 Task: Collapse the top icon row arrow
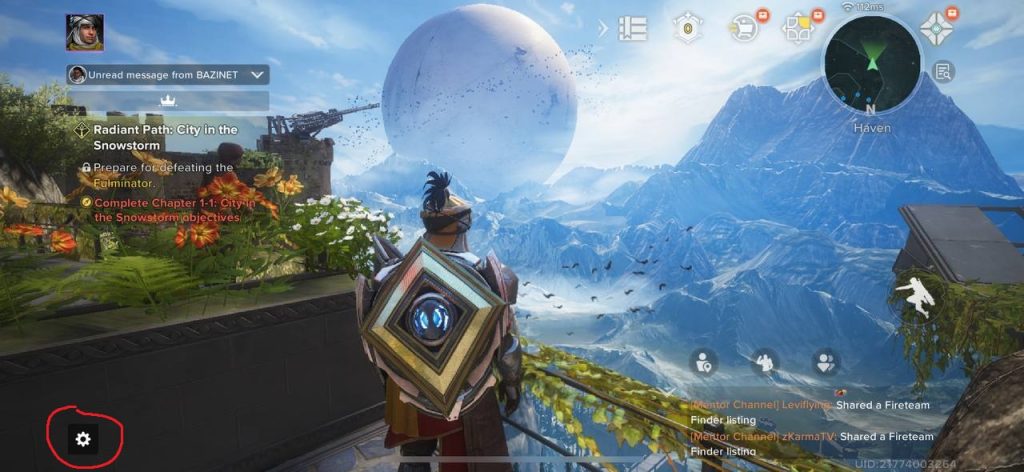(x=603, y=28)
